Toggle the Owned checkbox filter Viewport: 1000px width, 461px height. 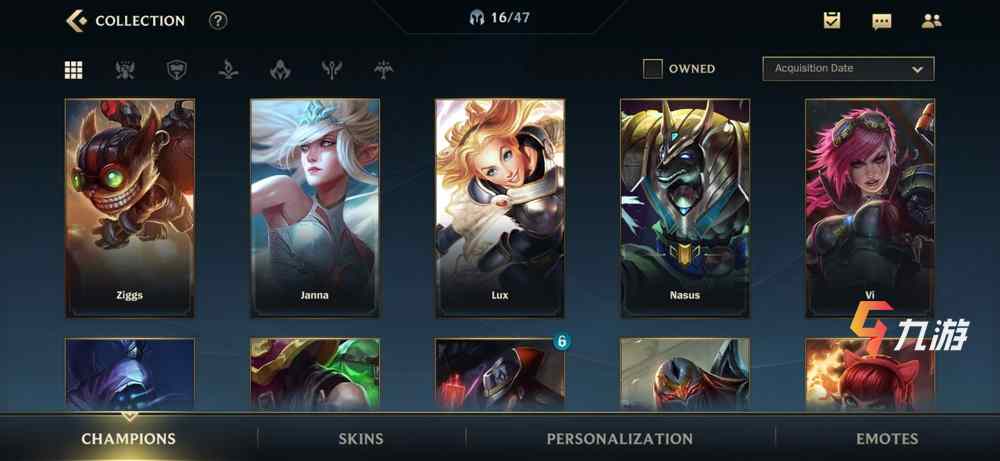point(653,69)
